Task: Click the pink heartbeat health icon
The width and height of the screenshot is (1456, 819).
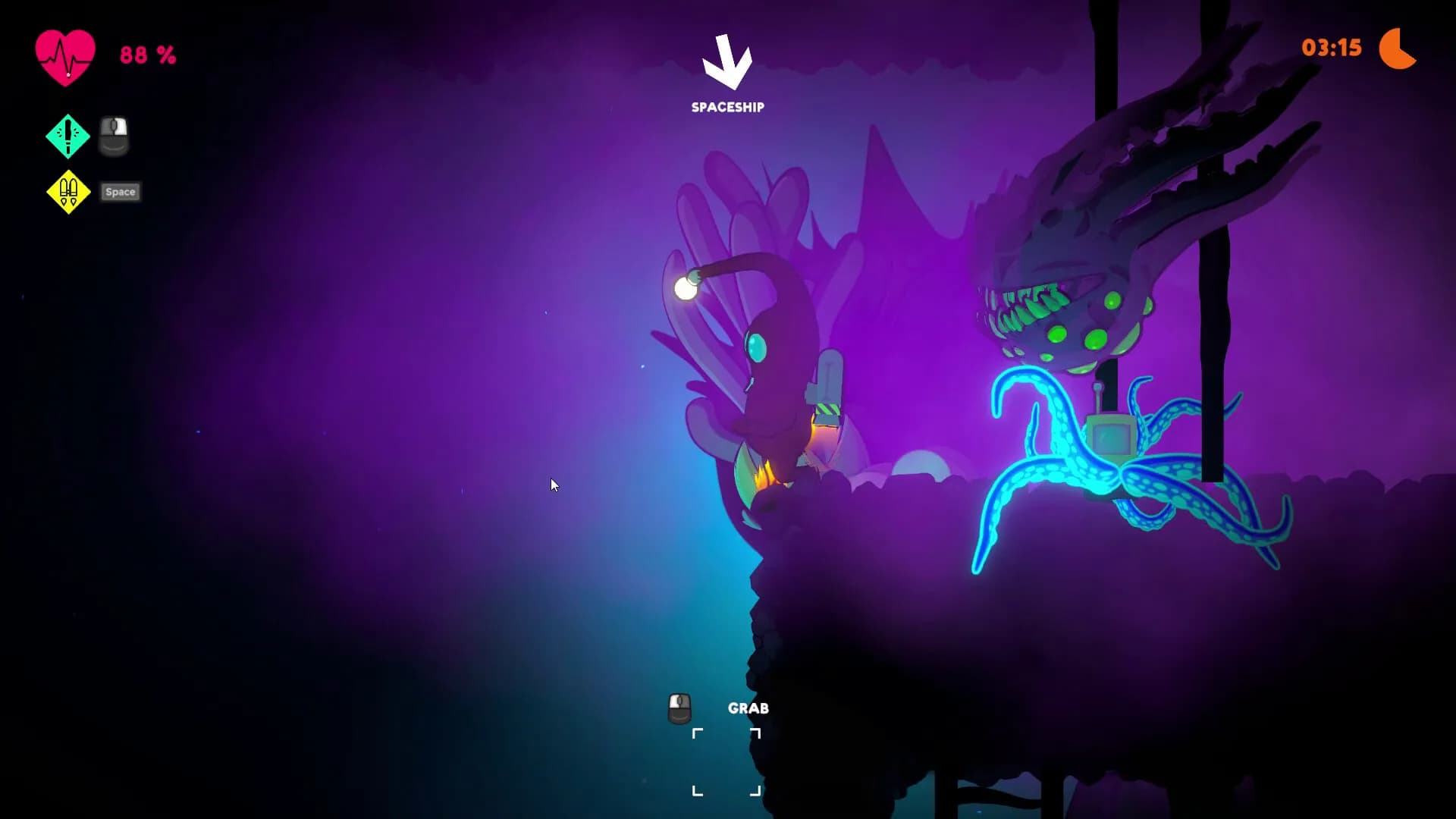Action: click(x=65, y=57)
